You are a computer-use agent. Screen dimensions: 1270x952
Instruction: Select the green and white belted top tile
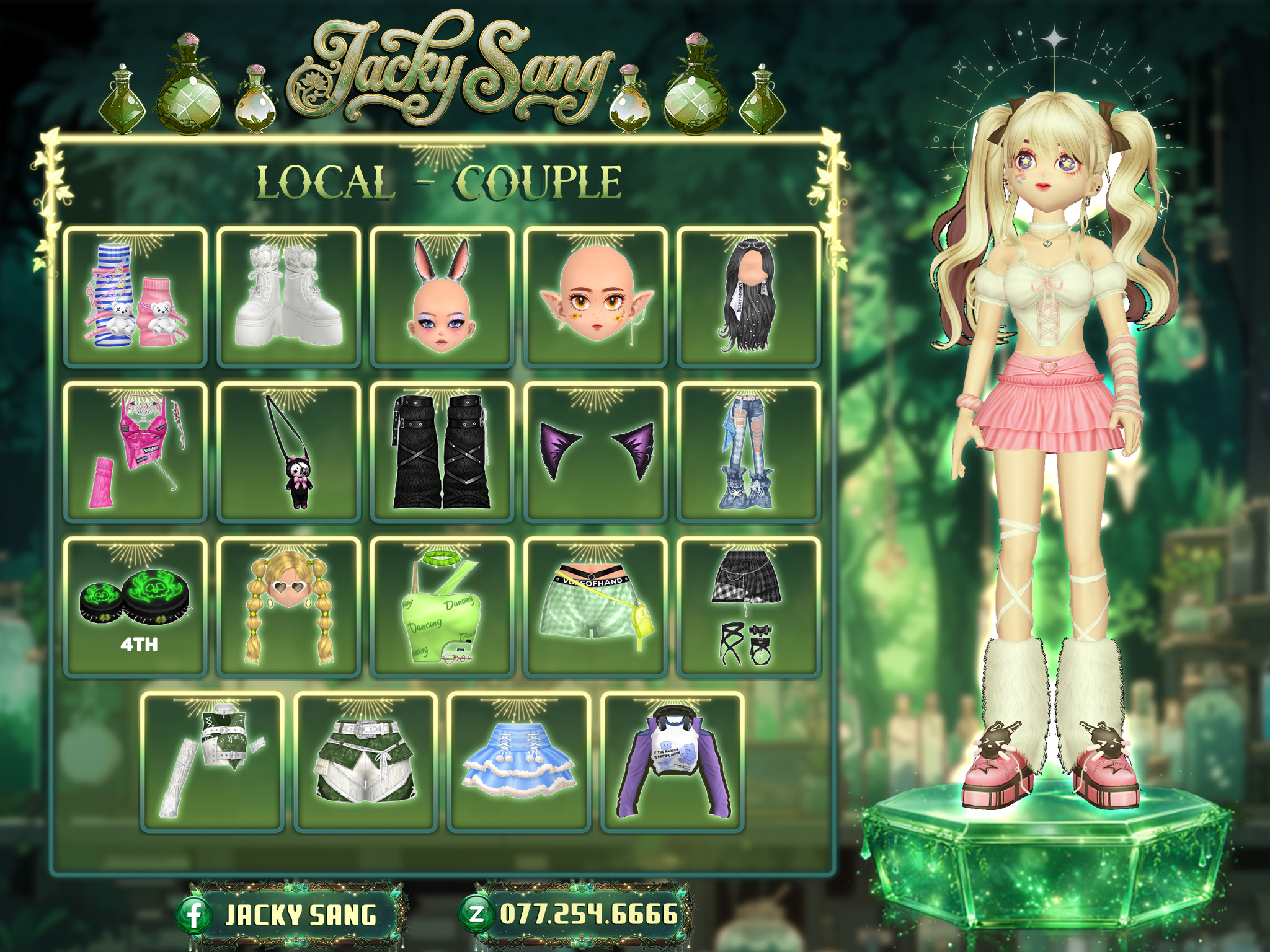(x=212, y=762)
